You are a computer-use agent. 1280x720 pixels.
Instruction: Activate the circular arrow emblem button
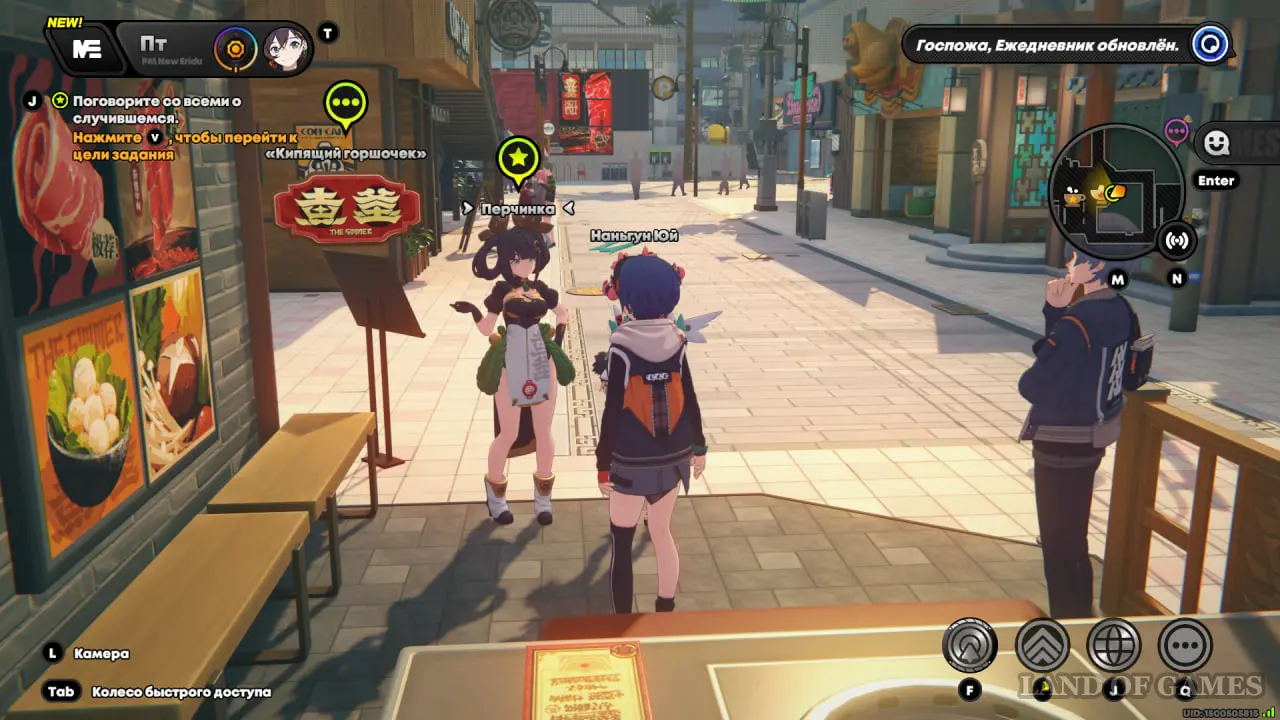(x=969, y=645)
